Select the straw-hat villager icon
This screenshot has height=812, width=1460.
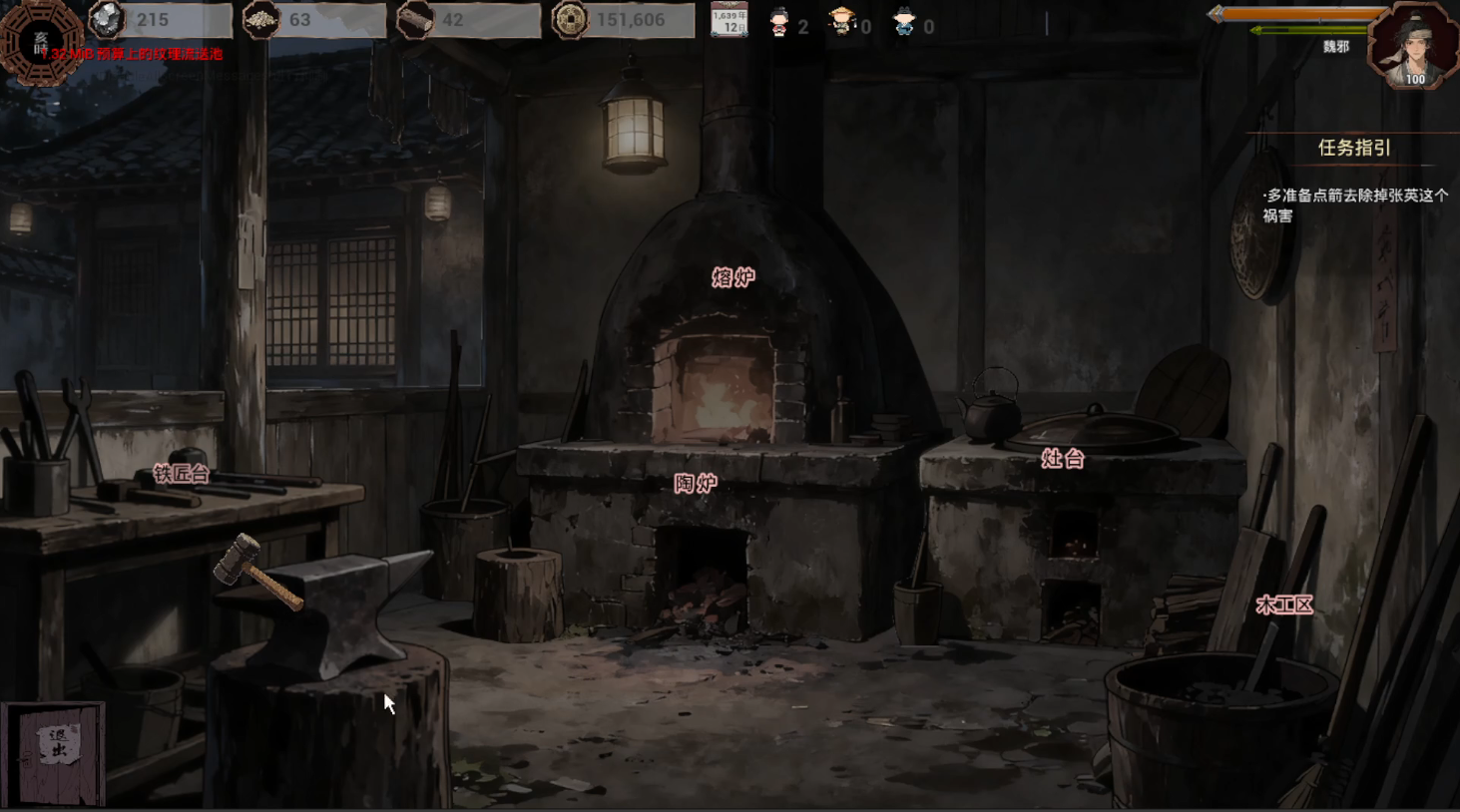(842, 22)
